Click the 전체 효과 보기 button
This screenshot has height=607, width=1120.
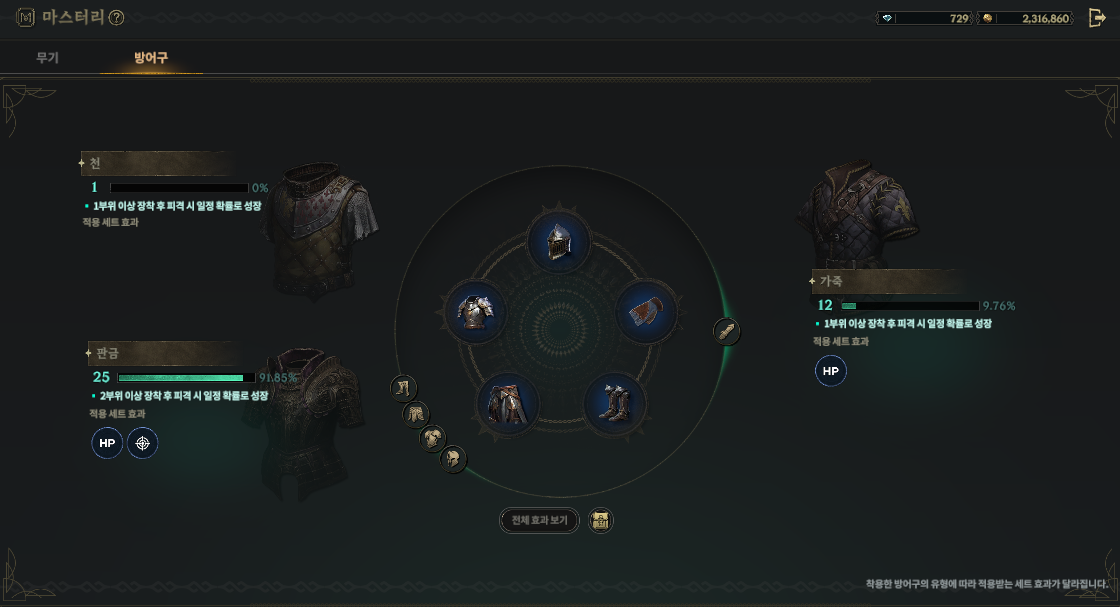point(539,520)
